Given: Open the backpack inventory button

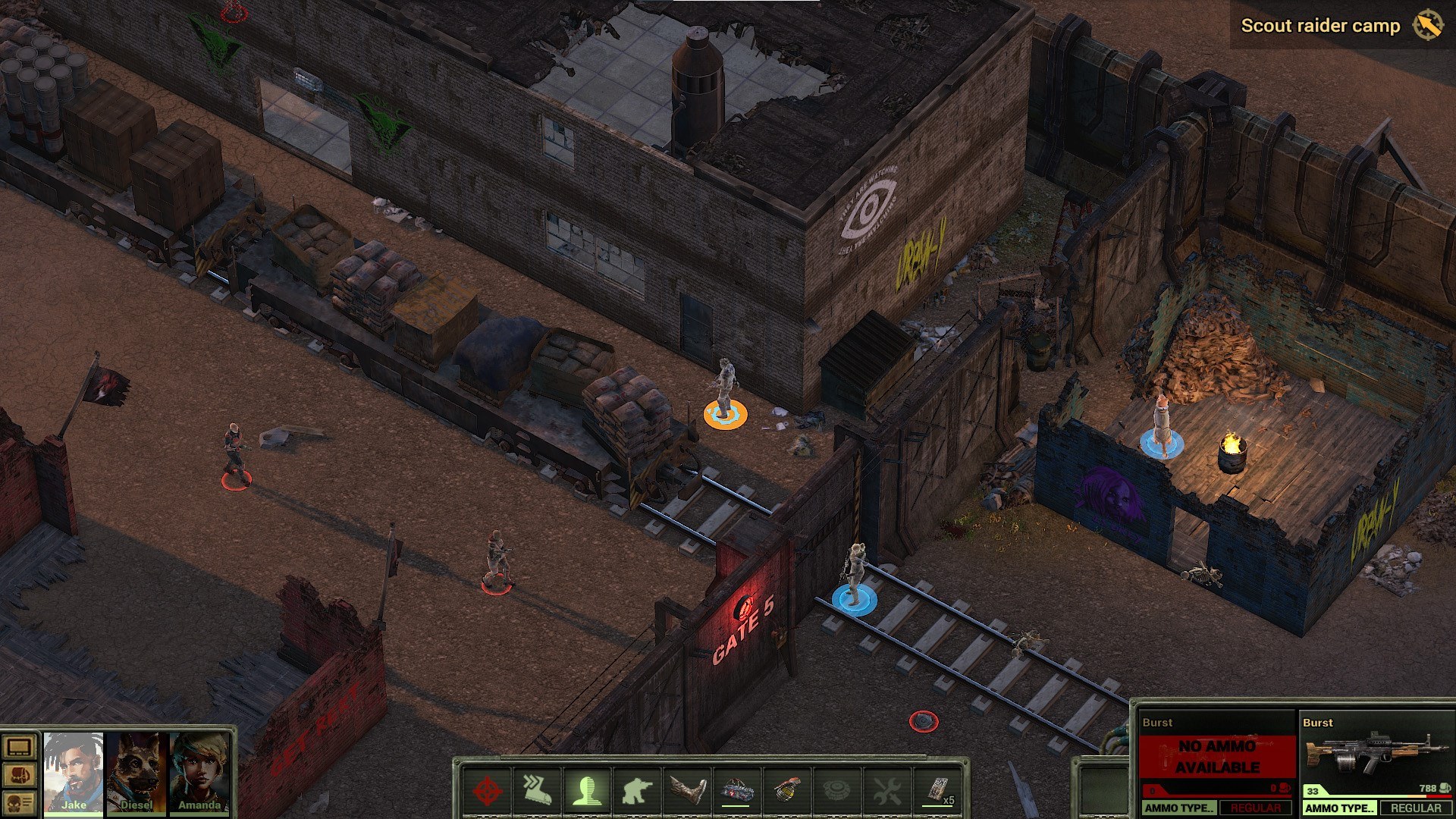Looking at the screenshot, I should (19, 775).
